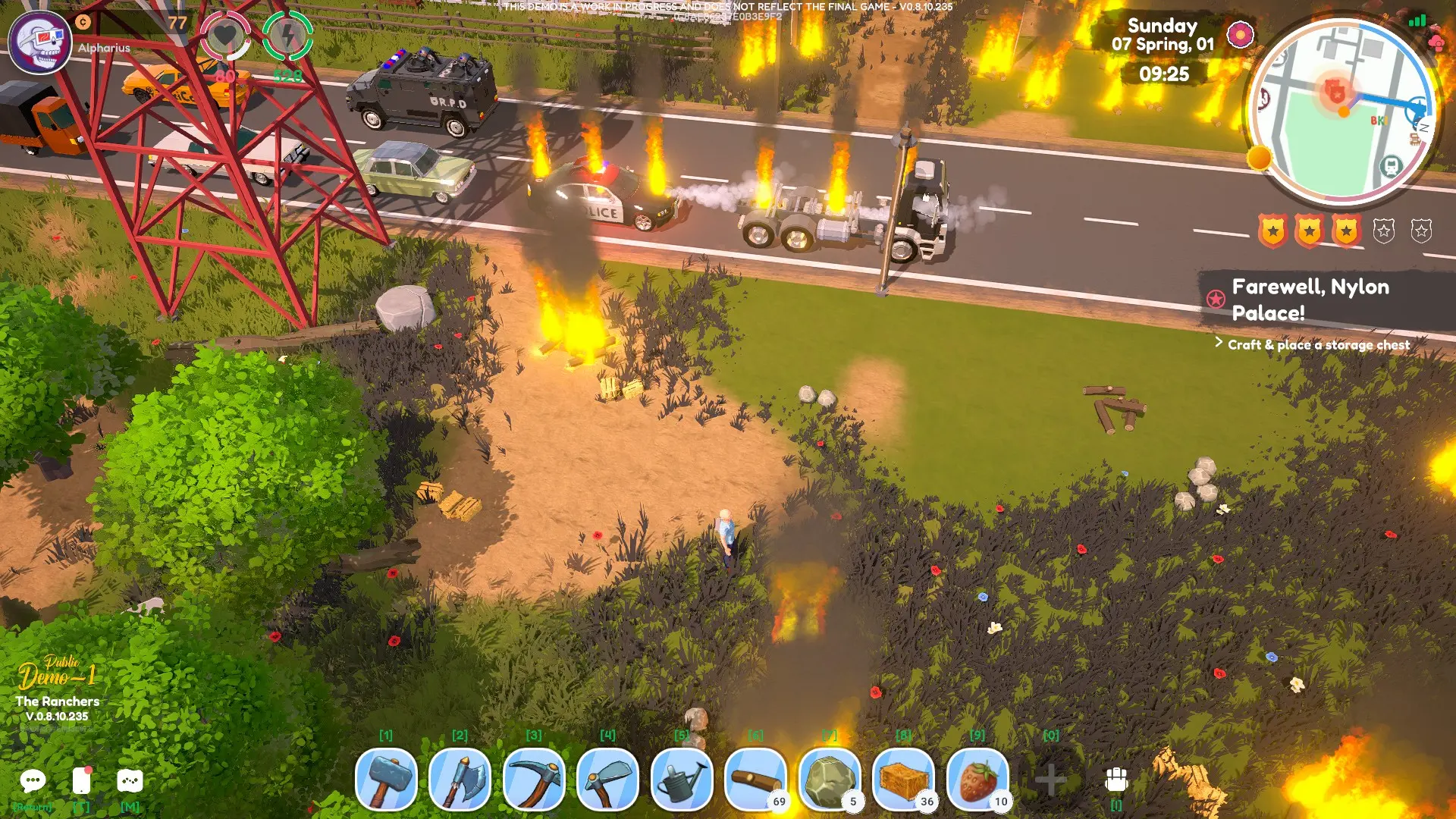Pick the watering can slot

[682, 780]
